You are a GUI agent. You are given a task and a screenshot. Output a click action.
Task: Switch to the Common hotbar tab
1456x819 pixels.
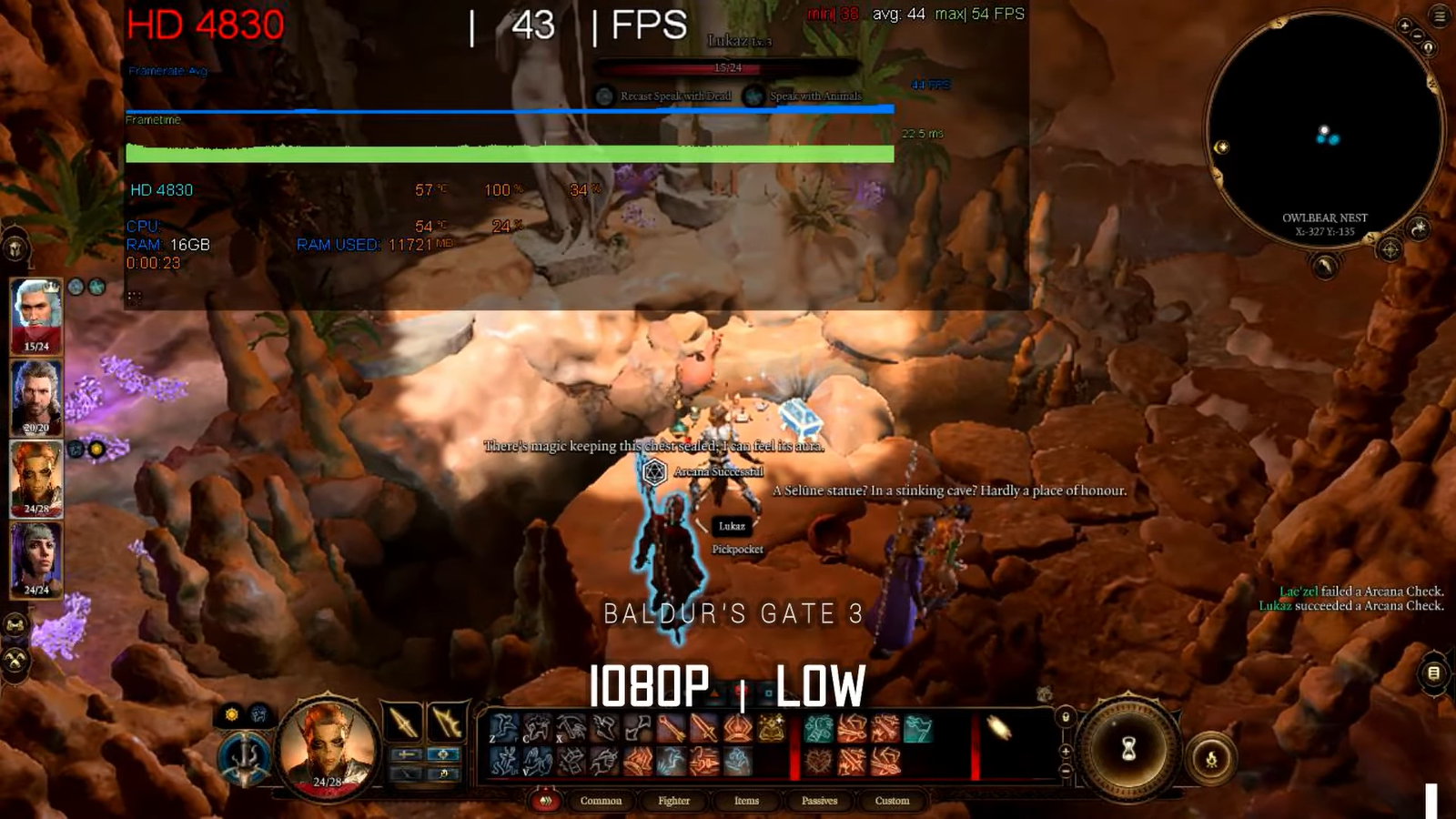[x=601, y=801]
